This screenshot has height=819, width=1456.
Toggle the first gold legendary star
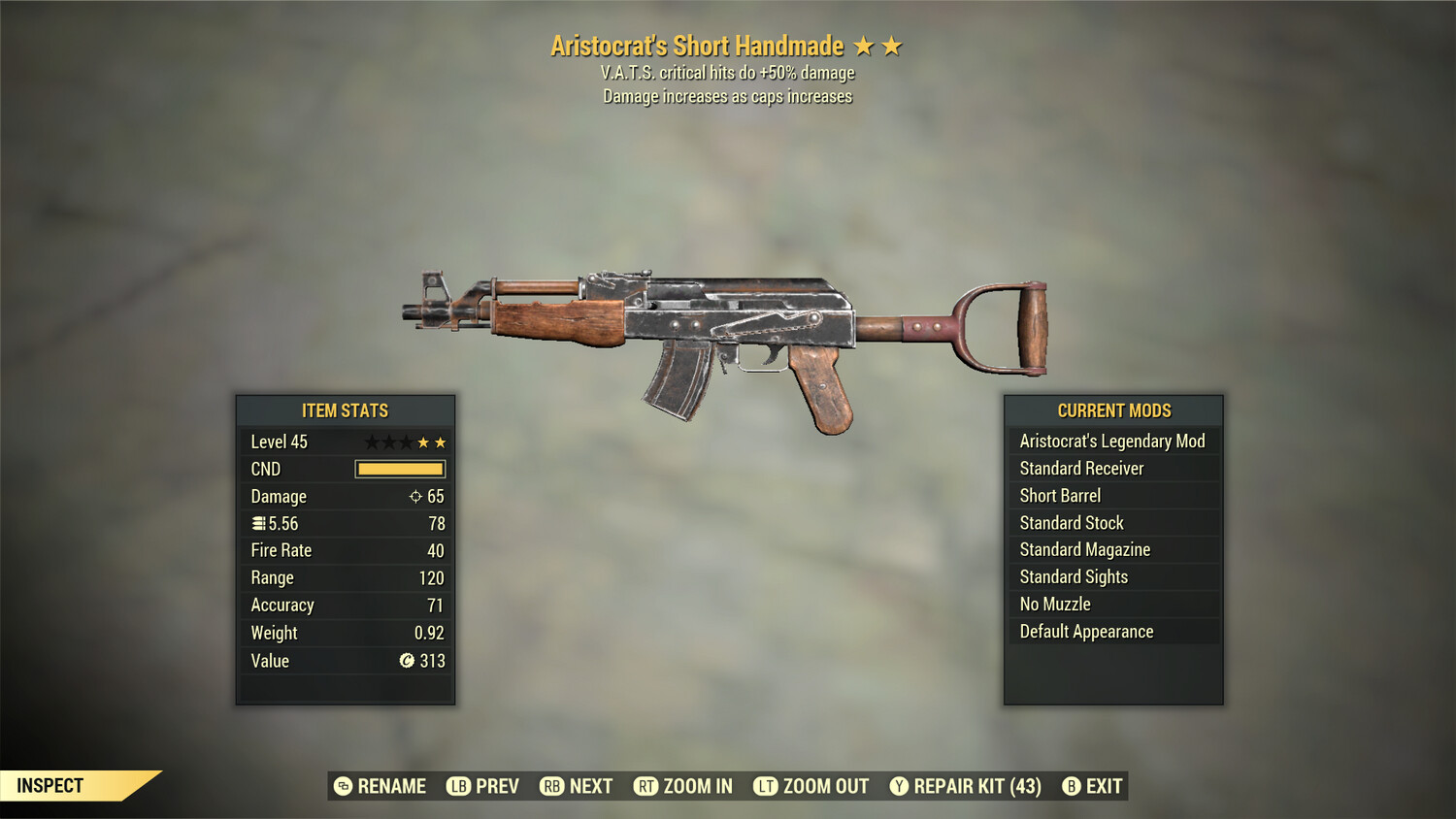(421, 442)
